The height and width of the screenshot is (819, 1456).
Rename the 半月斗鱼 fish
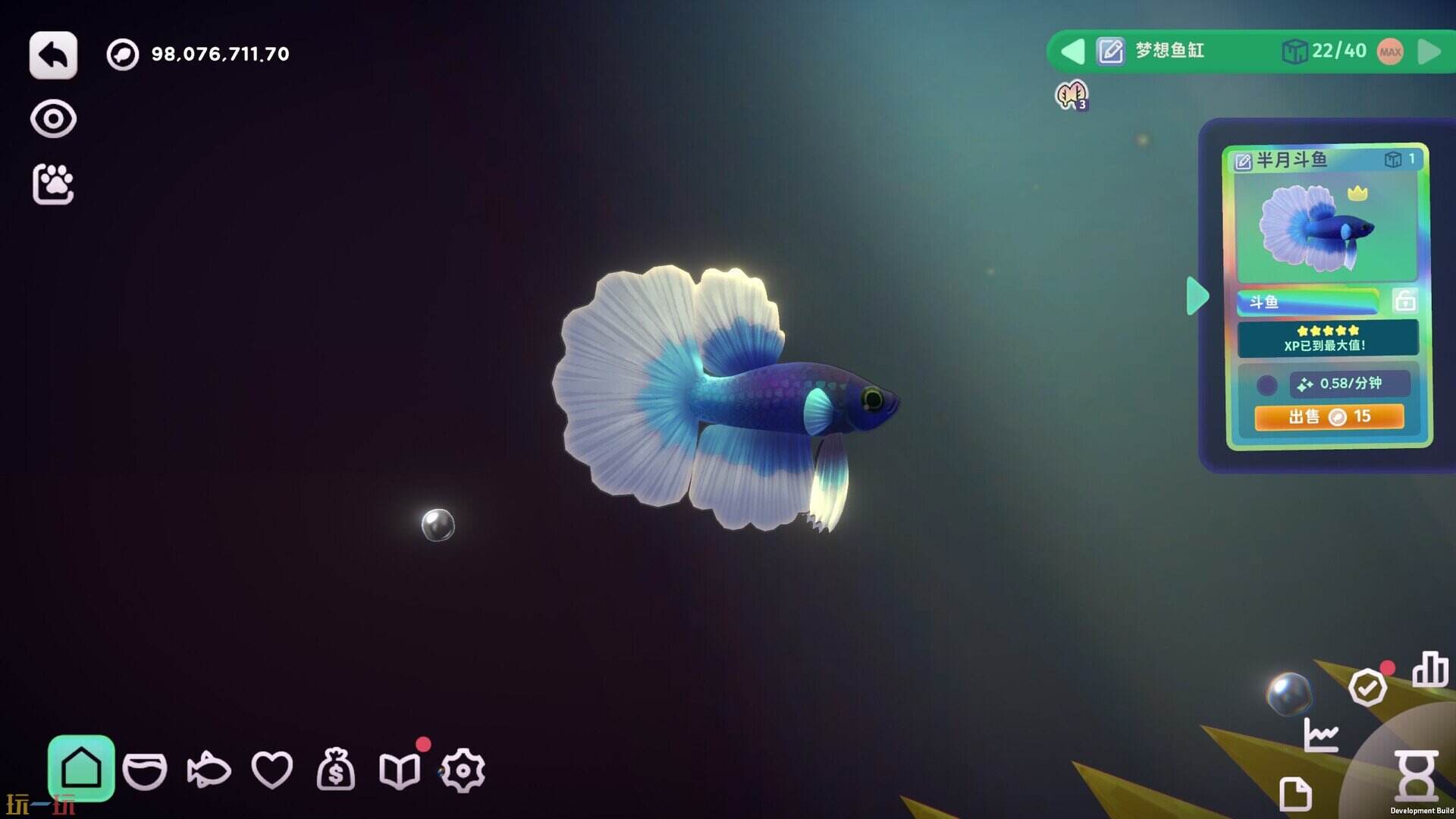[1243, 161]
